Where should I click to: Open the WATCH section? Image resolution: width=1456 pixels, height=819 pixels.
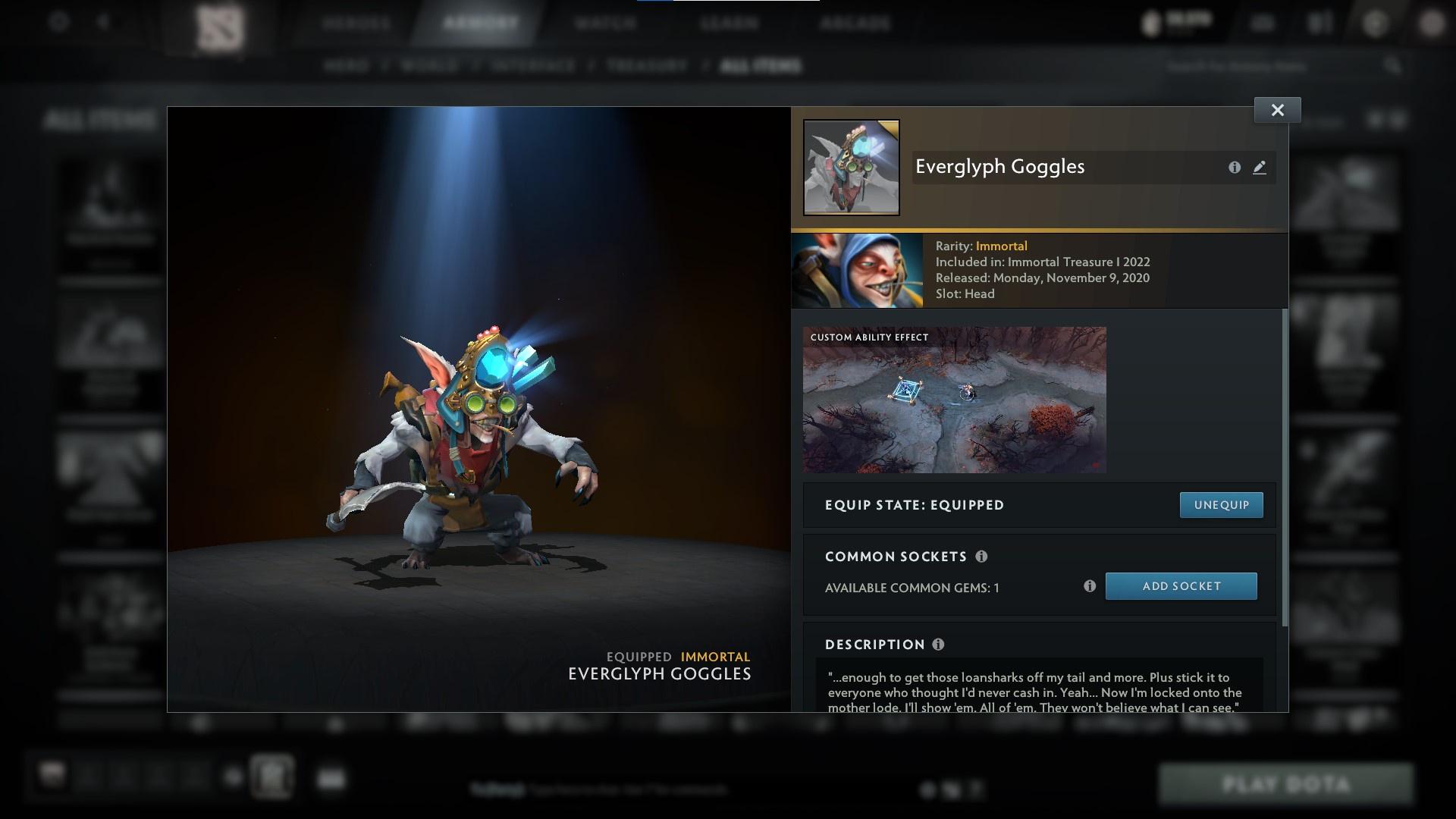coord(603,23)
